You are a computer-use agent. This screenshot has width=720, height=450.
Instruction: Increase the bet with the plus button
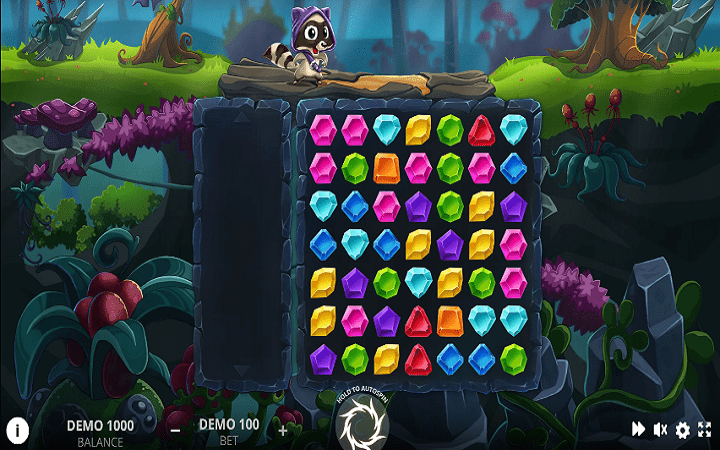(283, 430)
